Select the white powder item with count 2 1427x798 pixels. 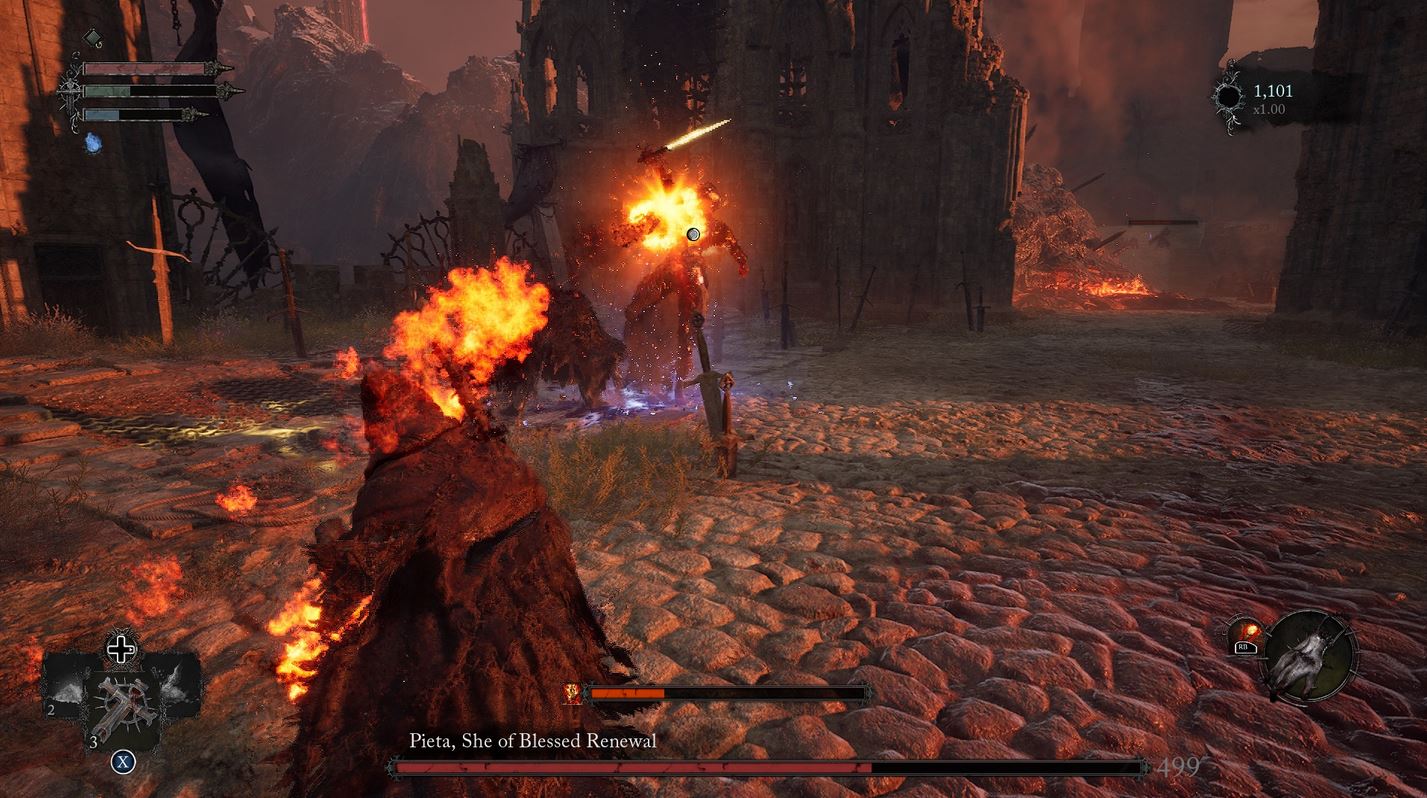pyautogui.click(x=68, y=689)
